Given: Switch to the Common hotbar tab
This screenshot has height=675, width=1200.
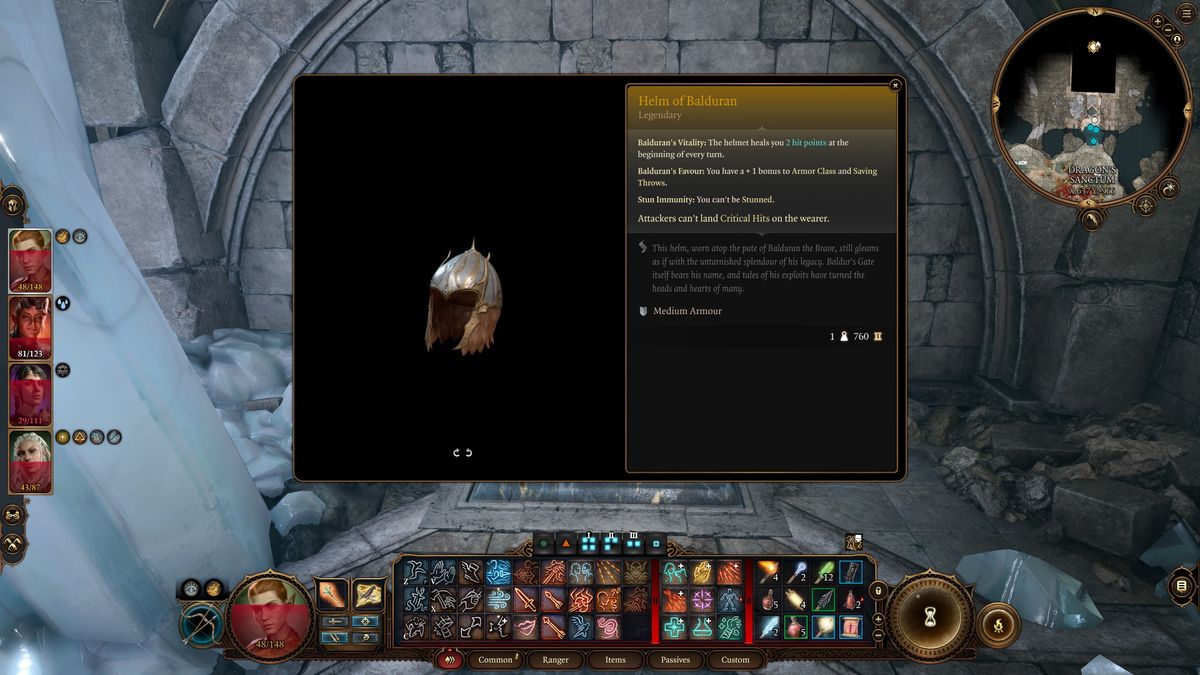Looking at the screenshot, I should tap(495, 660).
